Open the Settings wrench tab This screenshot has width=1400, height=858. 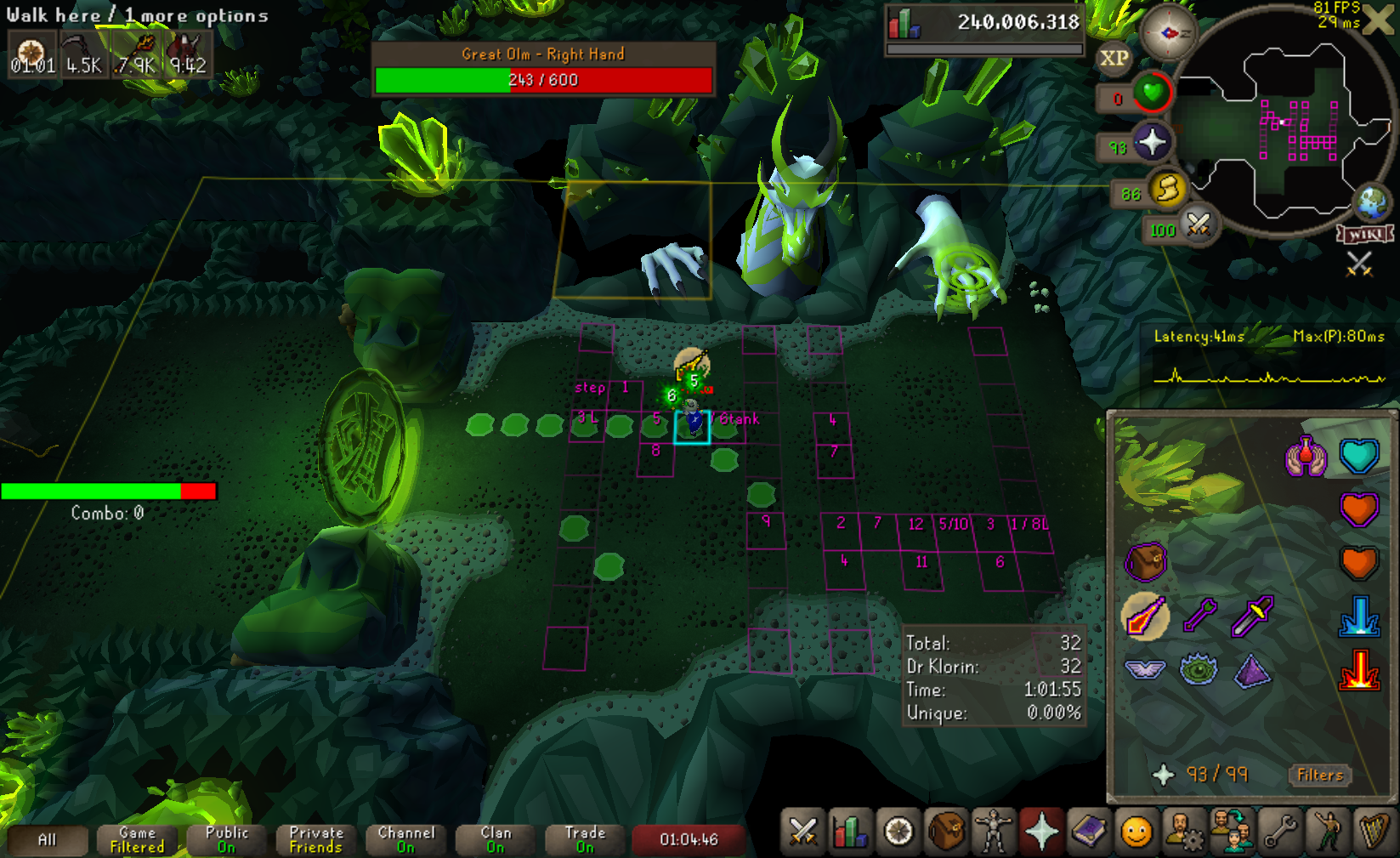coord(1279,831)
